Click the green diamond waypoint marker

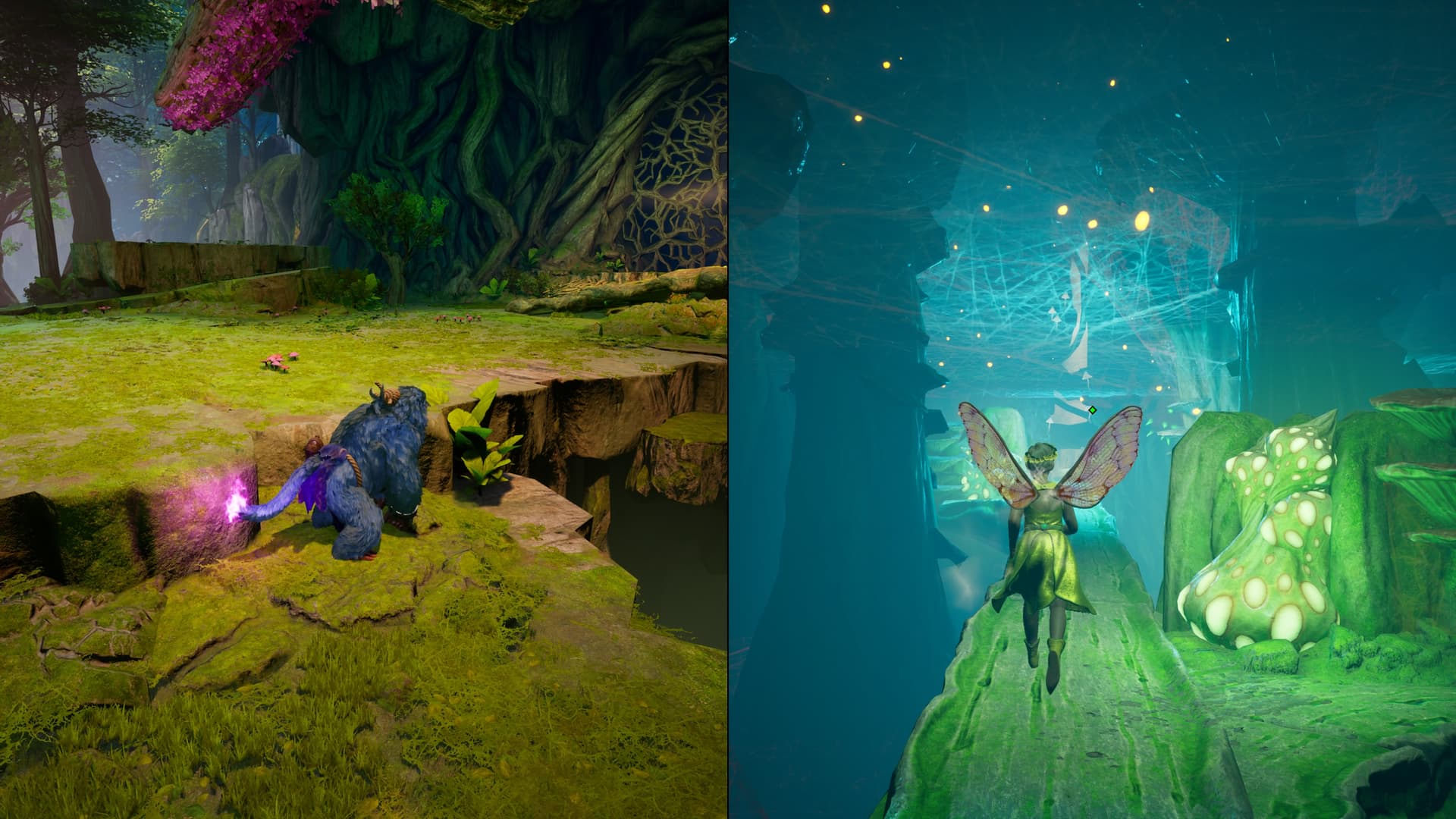tap(1092, 410)
